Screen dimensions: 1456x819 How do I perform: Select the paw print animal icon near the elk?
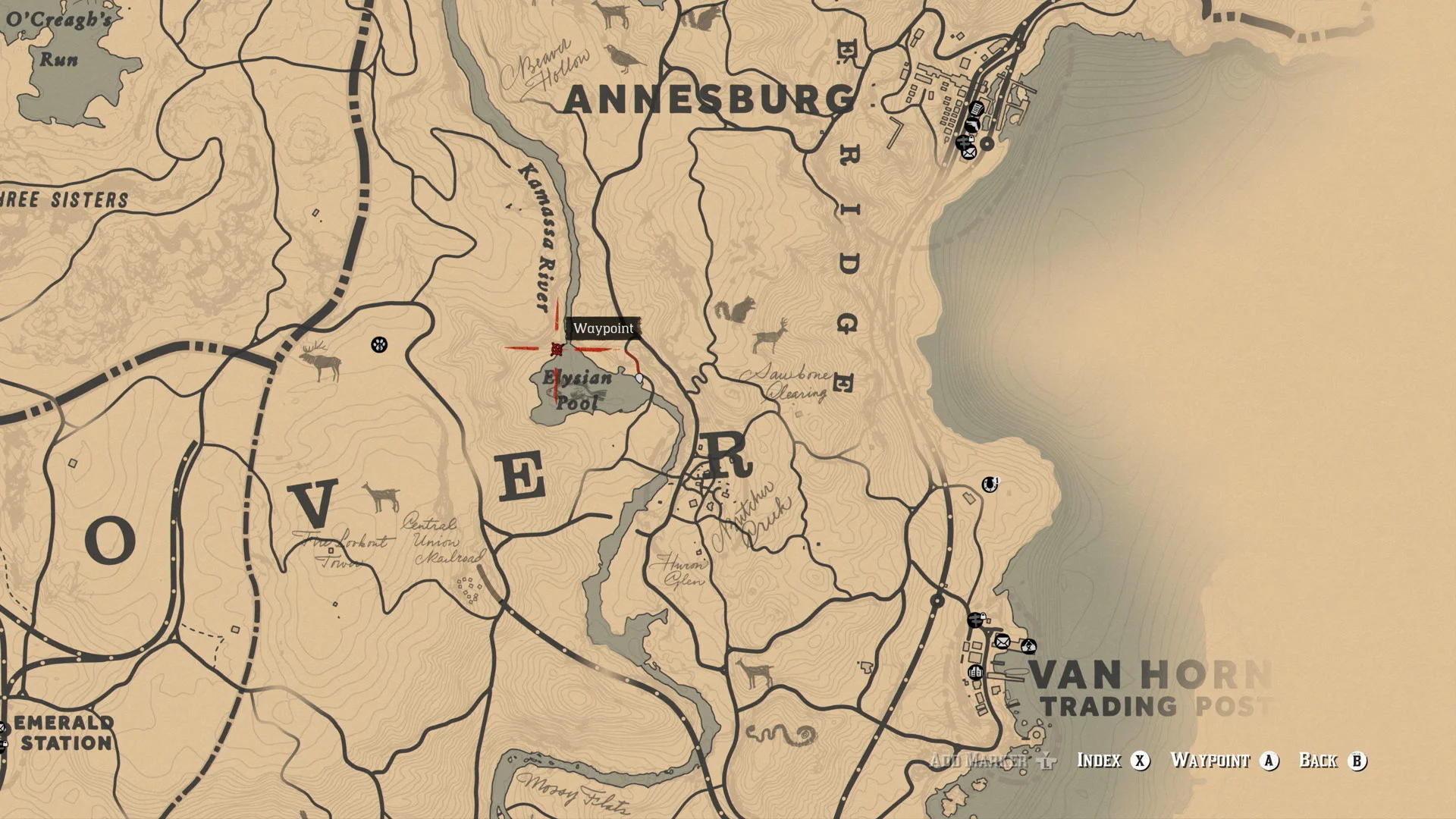[379, 345]
